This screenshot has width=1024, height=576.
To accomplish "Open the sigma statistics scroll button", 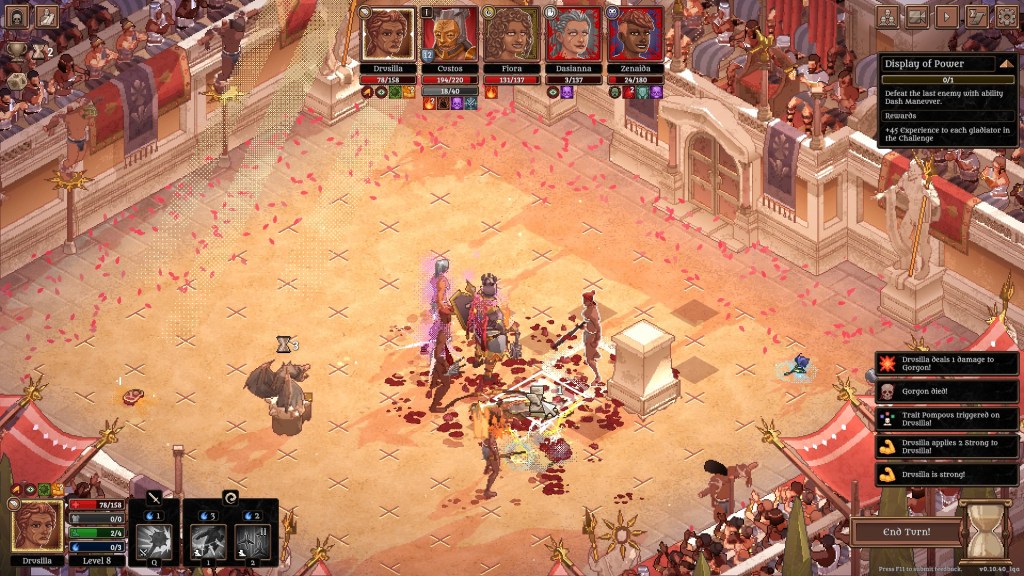I will click(x=977, y=17).
